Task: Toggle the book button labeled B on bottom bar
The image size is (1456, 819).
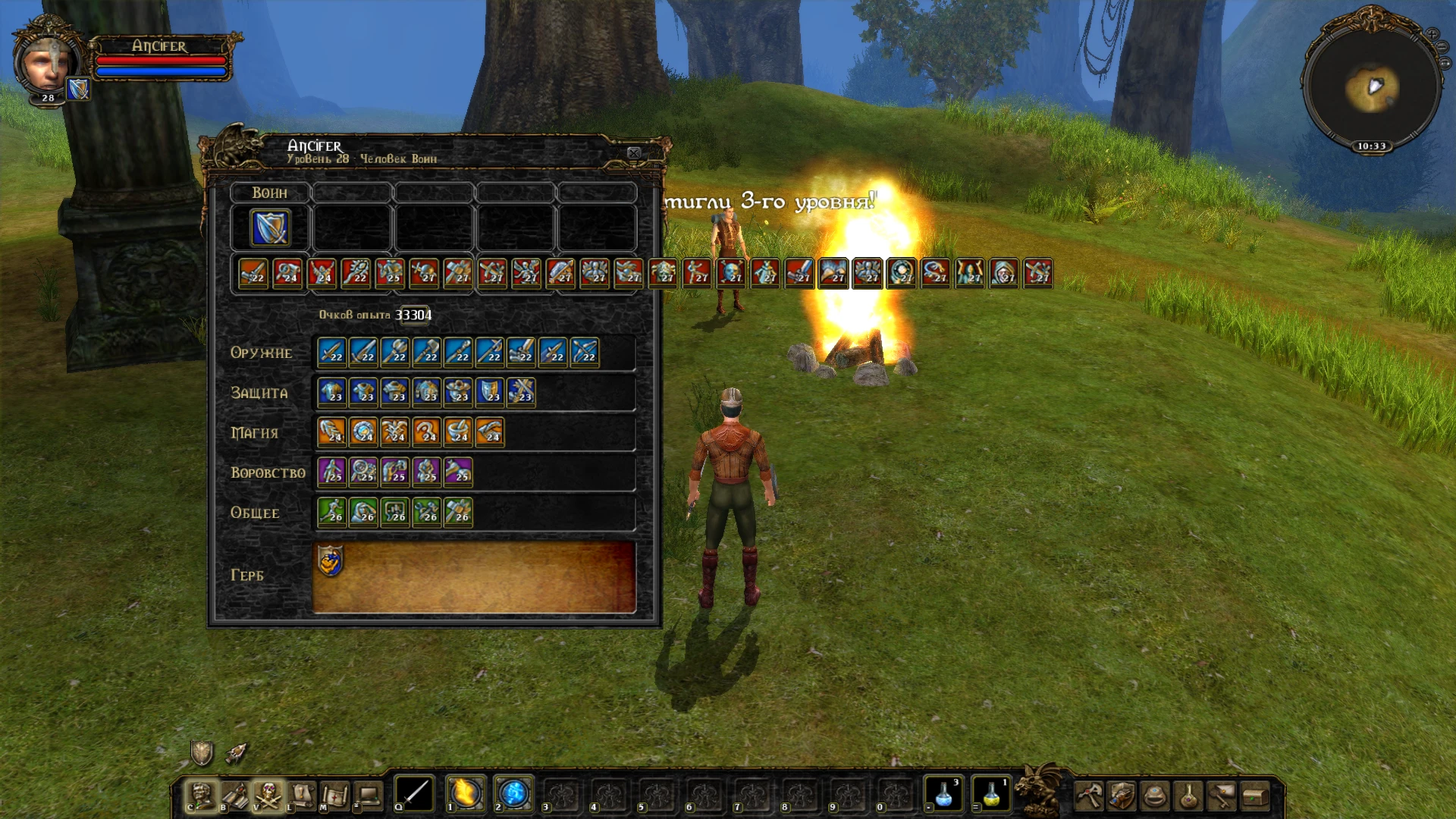Action: pyautogui.click(x=234, y=795)
